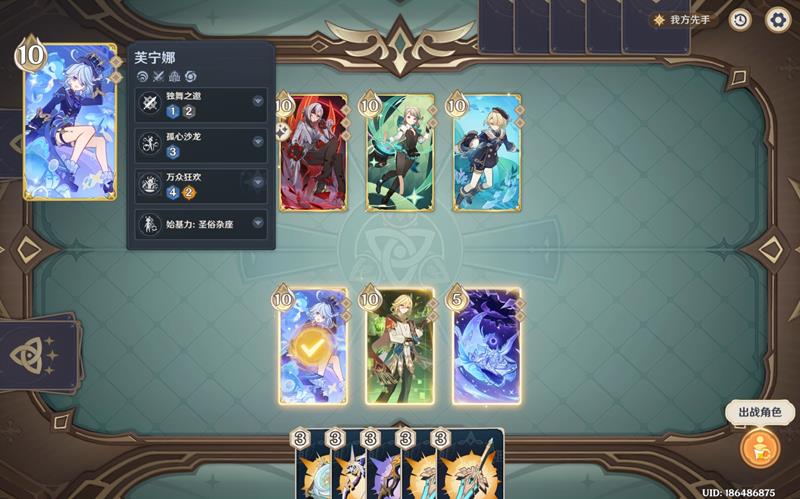The image size is (800, 499).
Task: Click your face-down deck pile
Action: pos(40,354)
